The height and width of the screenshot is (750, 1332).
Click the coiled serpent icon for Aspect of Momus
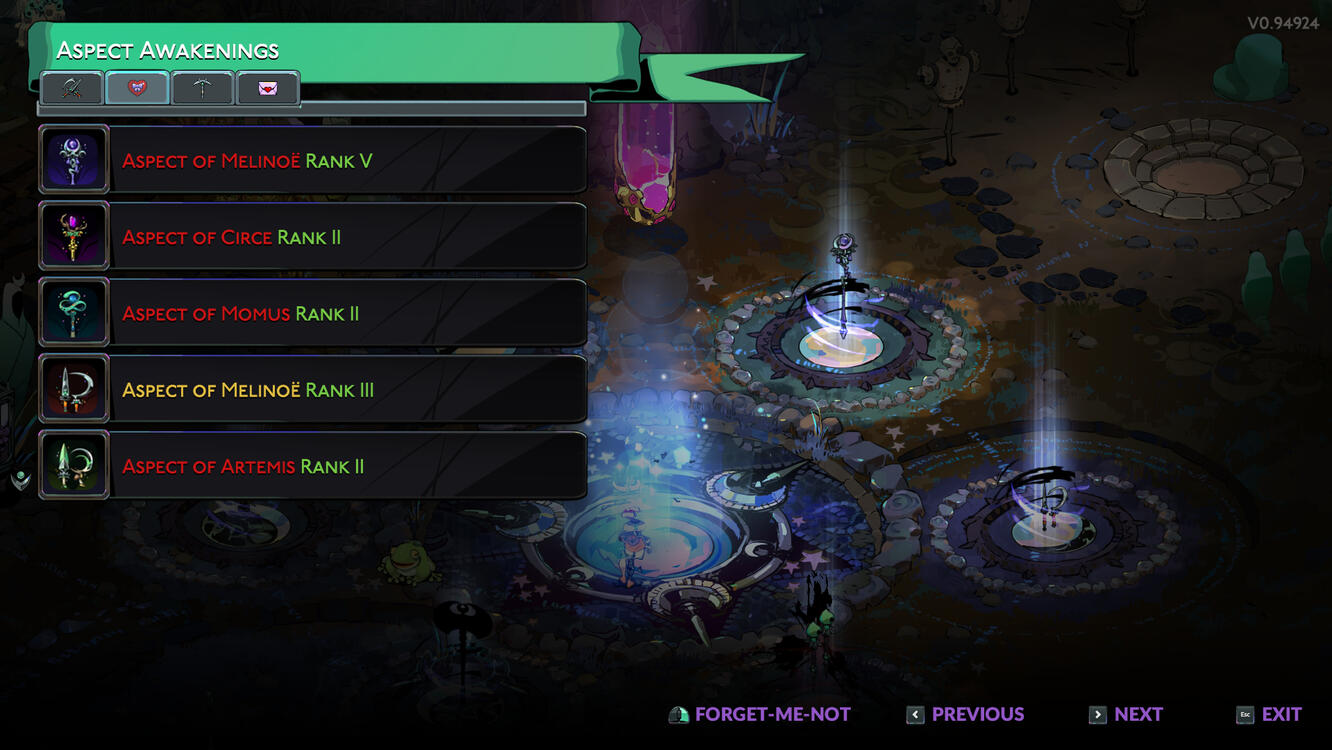pos(73,312)
